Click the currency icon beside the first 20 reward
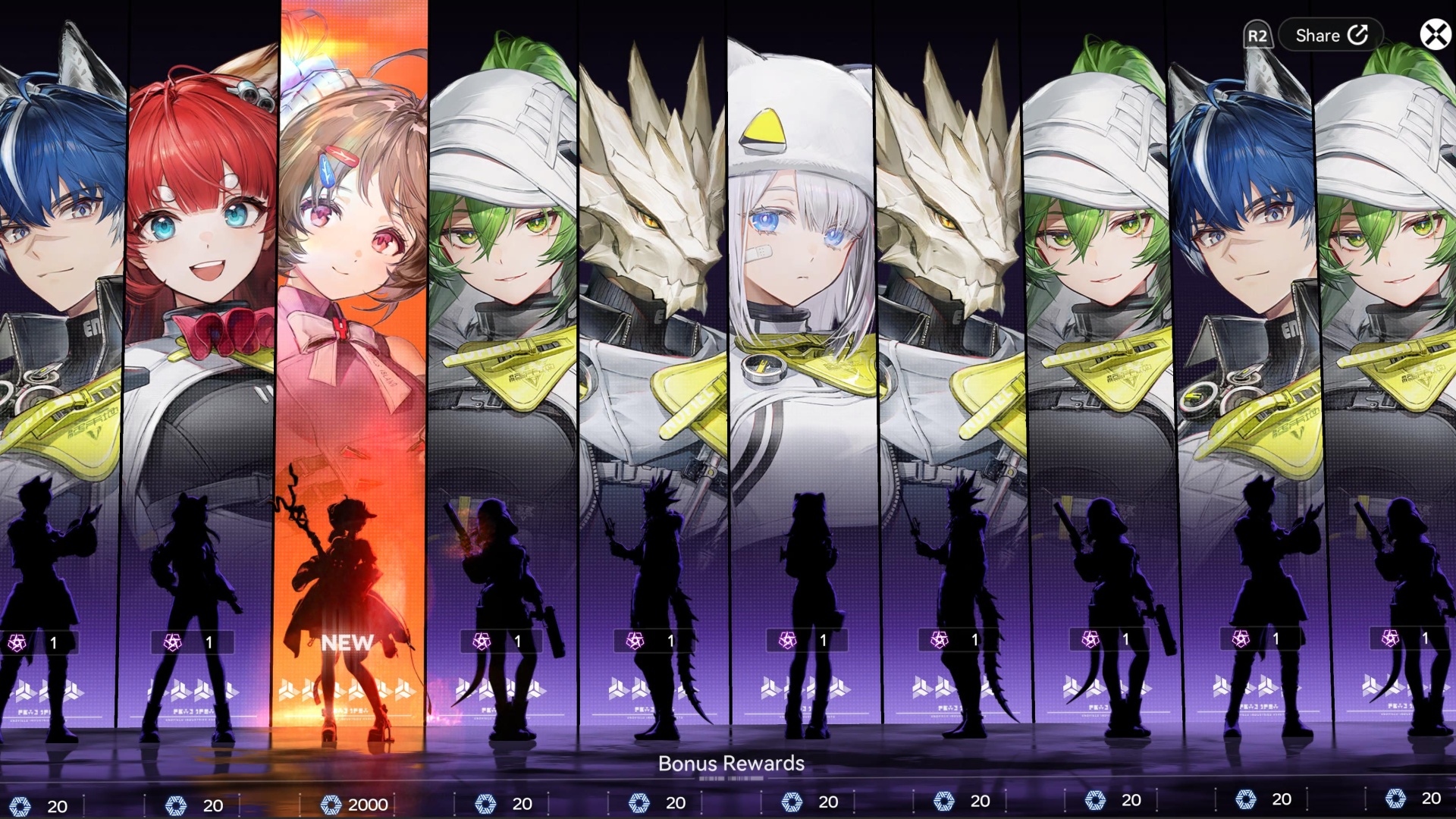Viewport: 1456px width, 819px height. 23,801
